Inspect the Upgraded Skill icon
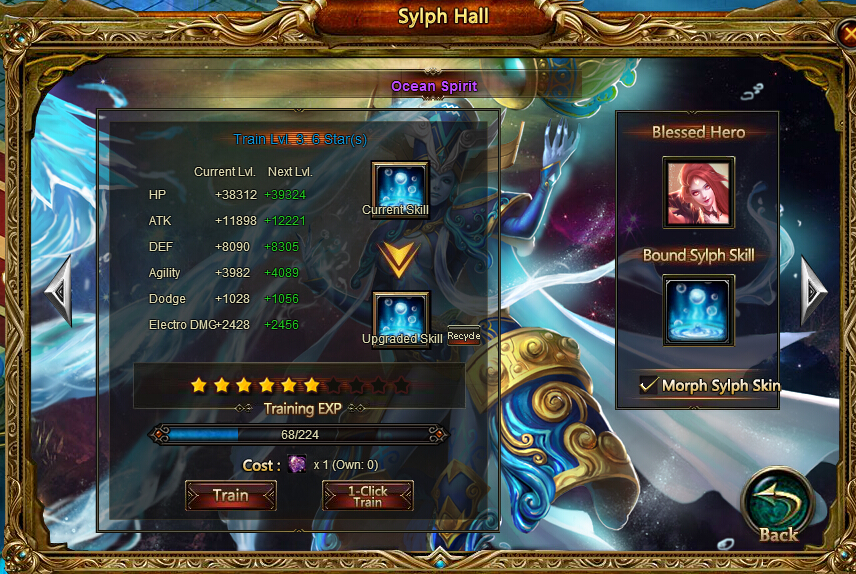The image size is (856, 574). (400, 314)
